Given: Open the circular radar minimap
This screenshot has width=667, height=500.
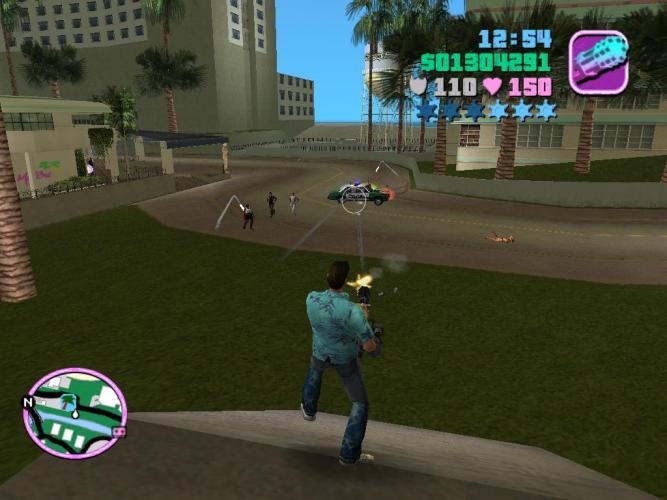Looking at the screenshot, I should tap(75, 413).
